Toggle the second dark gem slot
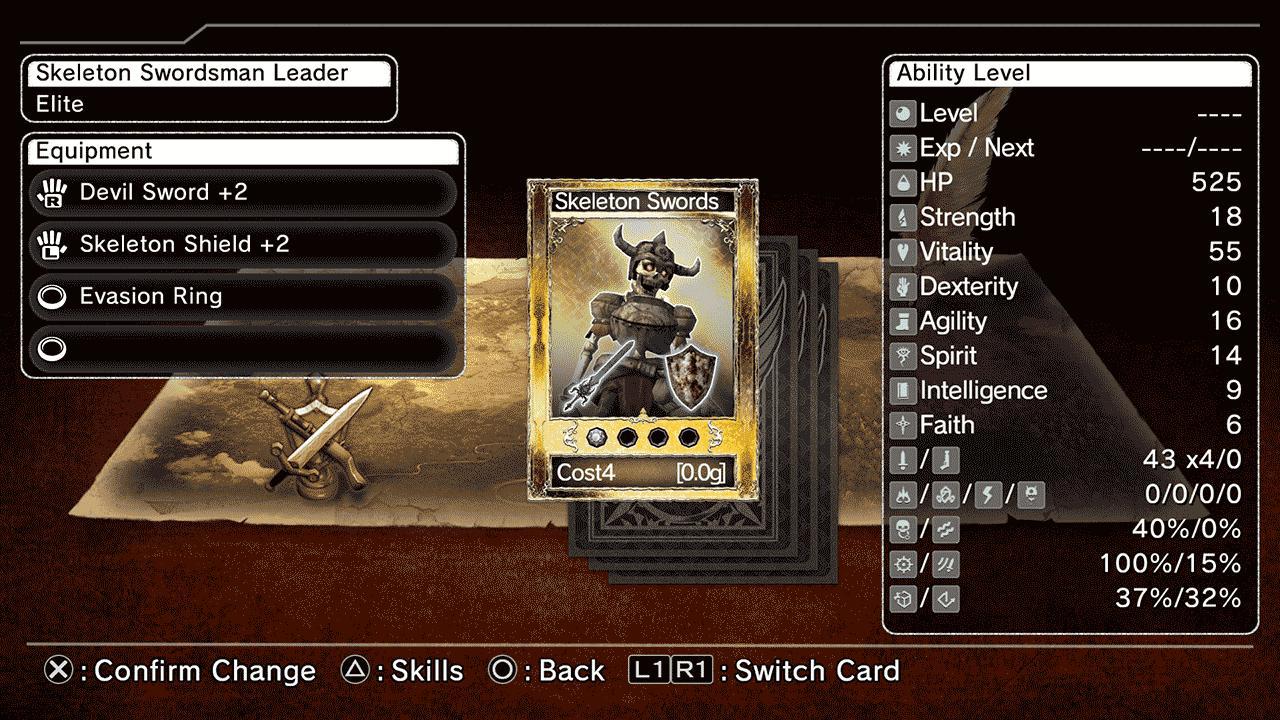This screenshot has width=1280, height=720. (628, 437)
